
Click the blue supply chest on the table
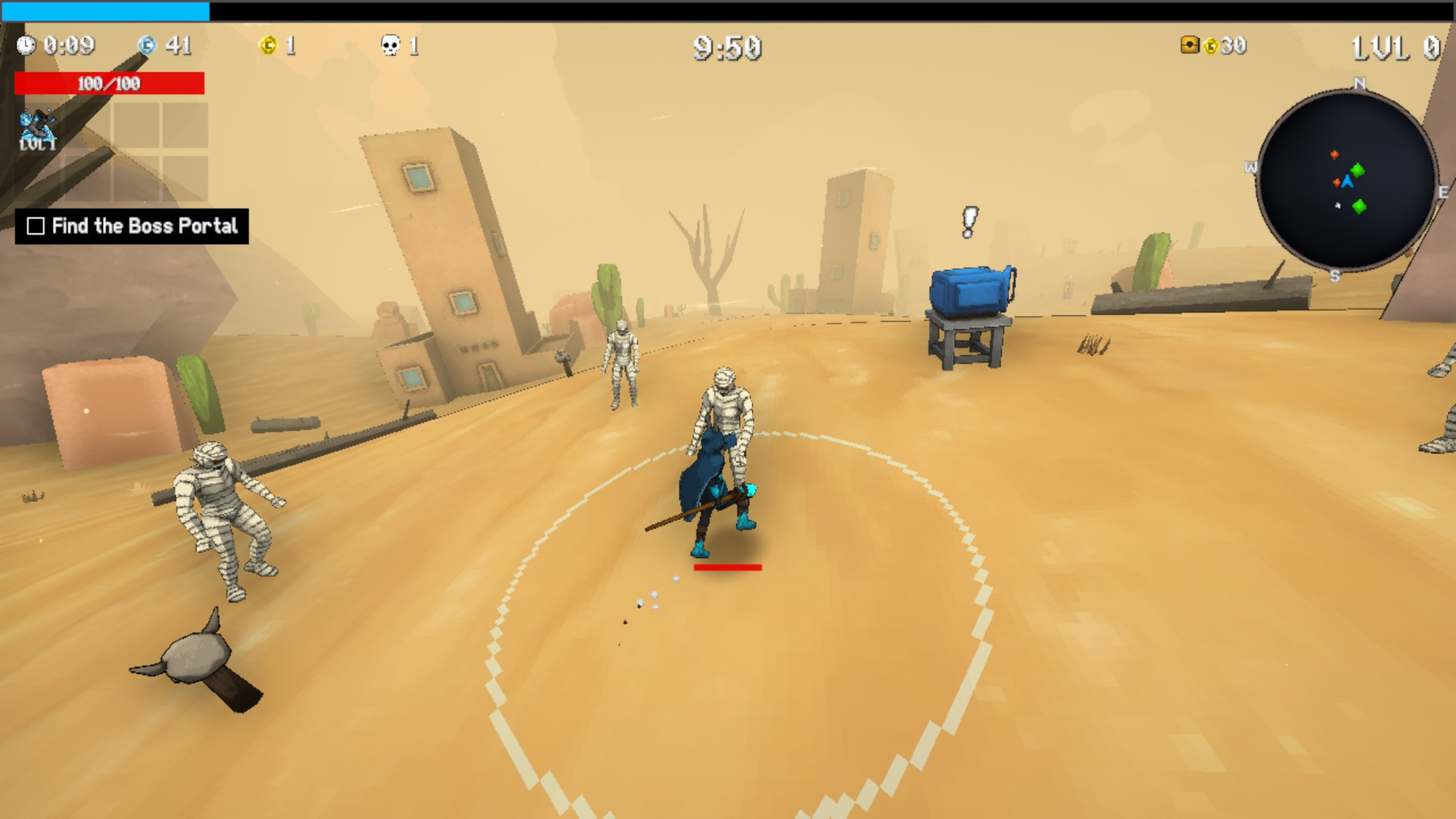click(x=968, y=291)
